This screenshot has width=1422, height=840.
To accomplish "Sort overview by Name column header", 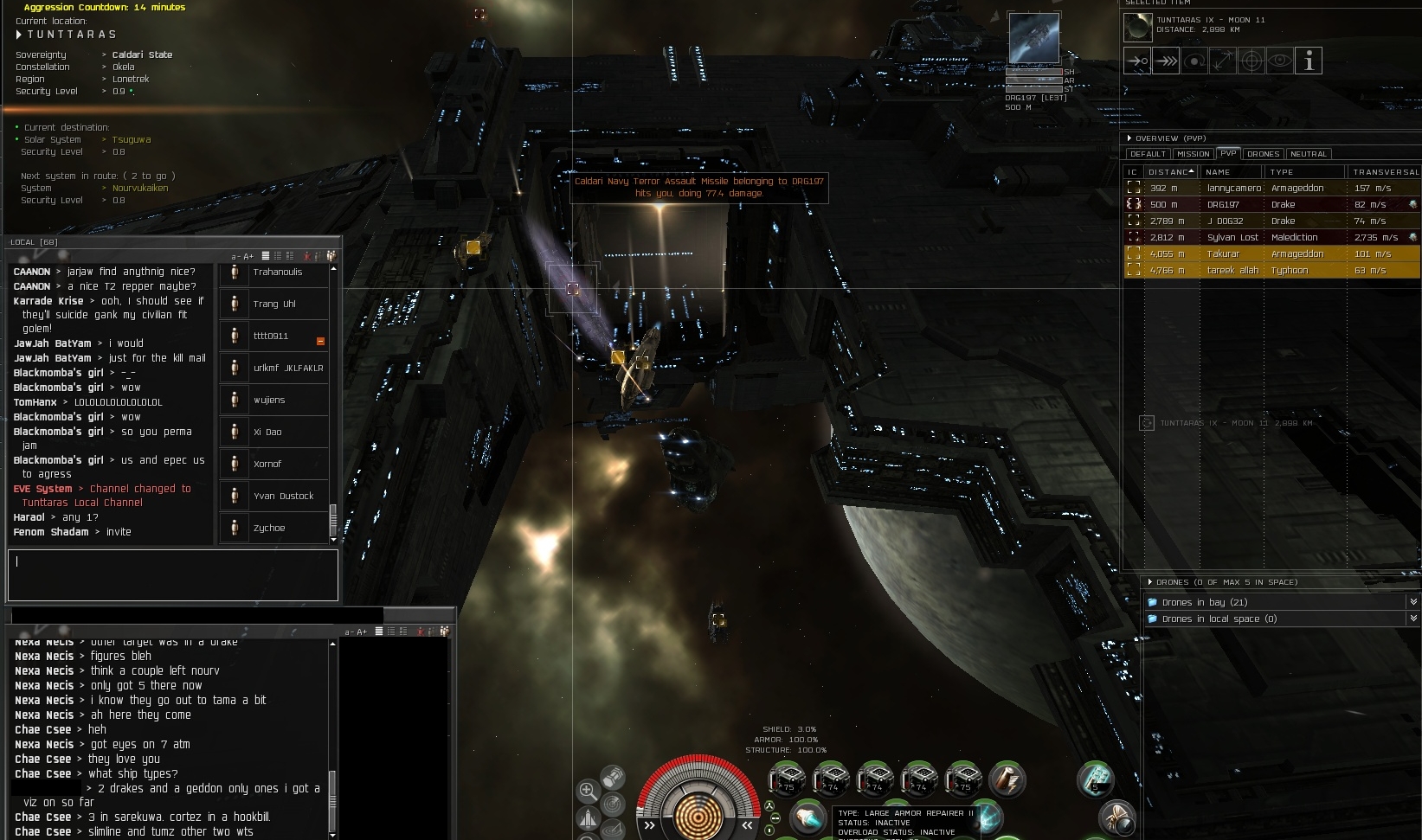I will point(1231,172).
